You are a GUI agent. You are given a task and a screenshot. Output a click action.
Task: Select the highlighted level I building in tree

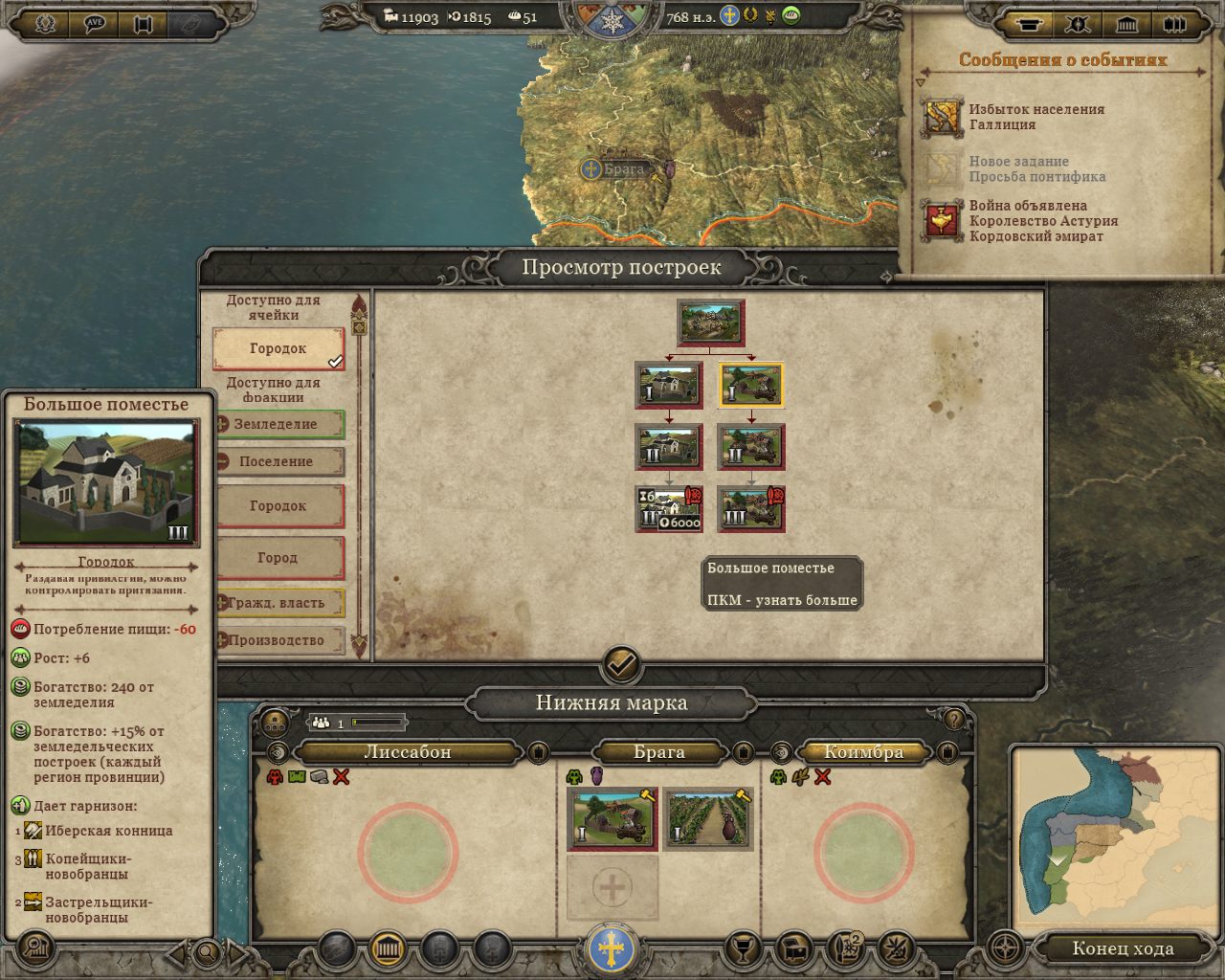(x=751, y=385)
